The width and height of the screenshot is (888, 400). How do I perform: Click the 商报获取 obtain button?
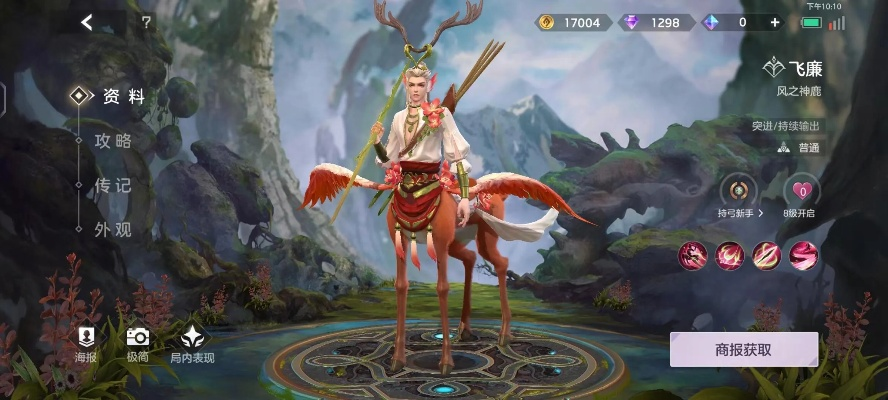coord(743,350)
